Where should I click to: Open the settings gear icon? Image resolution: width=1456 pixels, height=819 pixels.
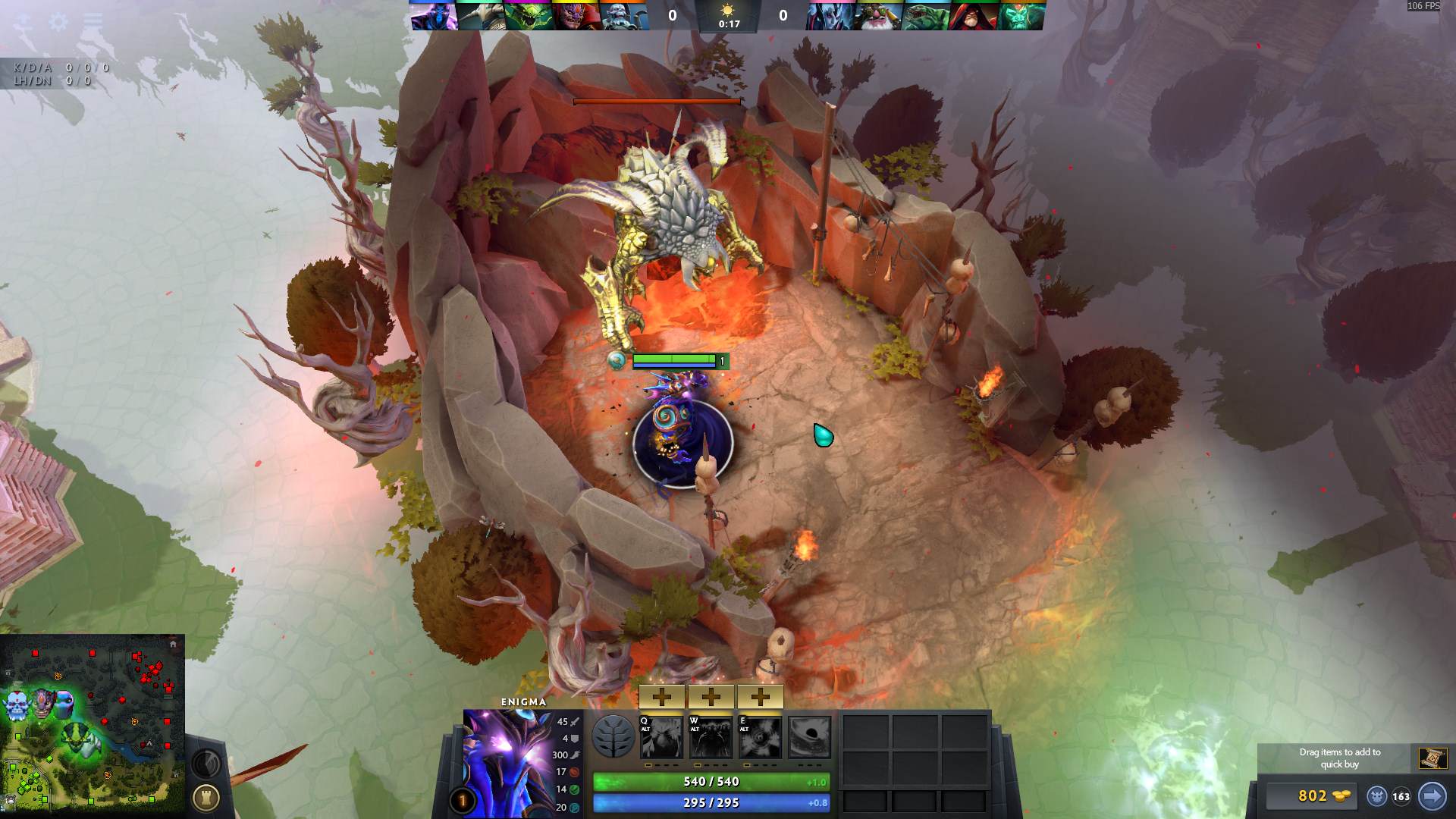[58, 21]
